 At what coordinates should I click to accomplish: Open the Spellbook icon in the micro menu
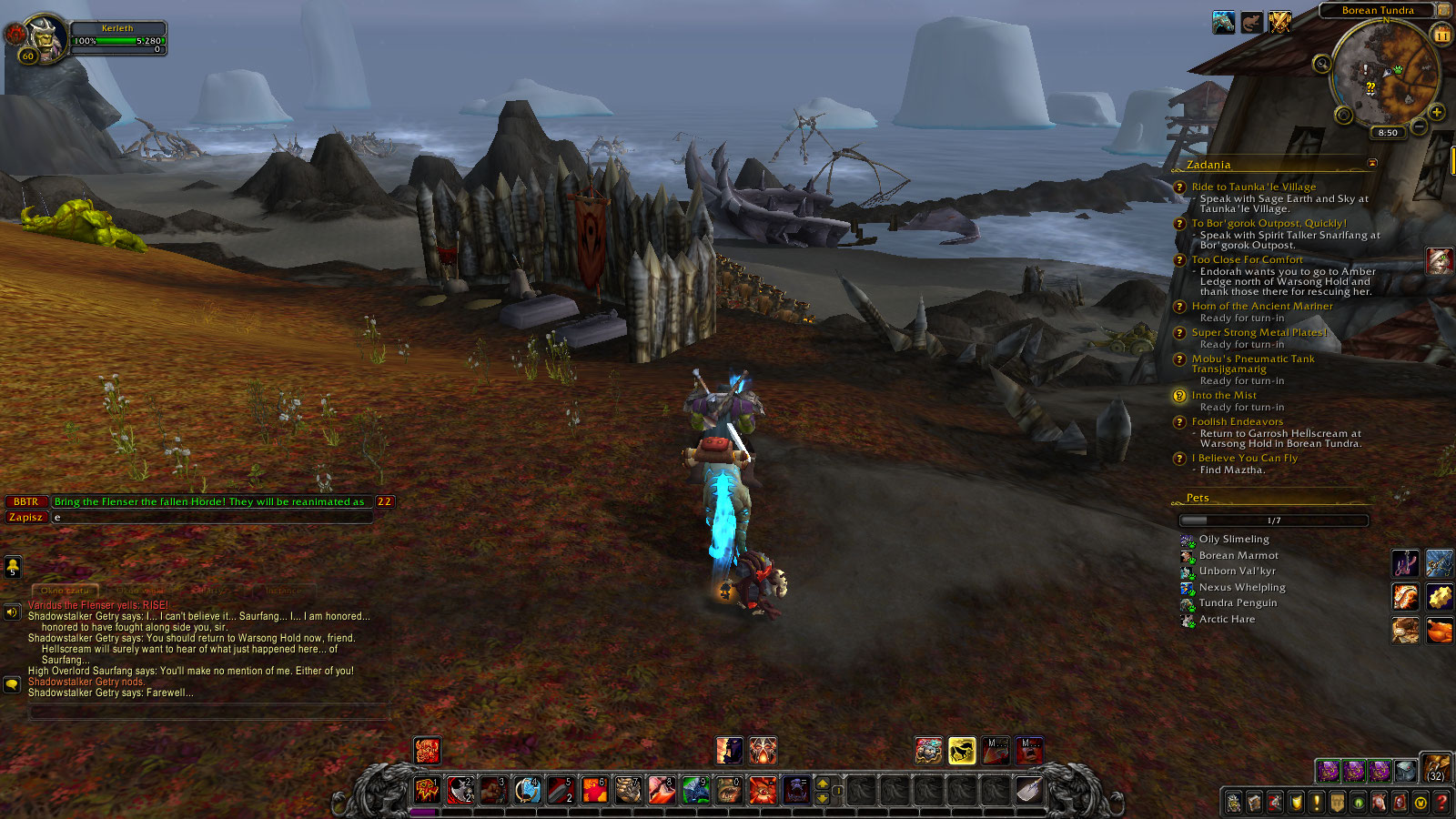click(1253, 801)
